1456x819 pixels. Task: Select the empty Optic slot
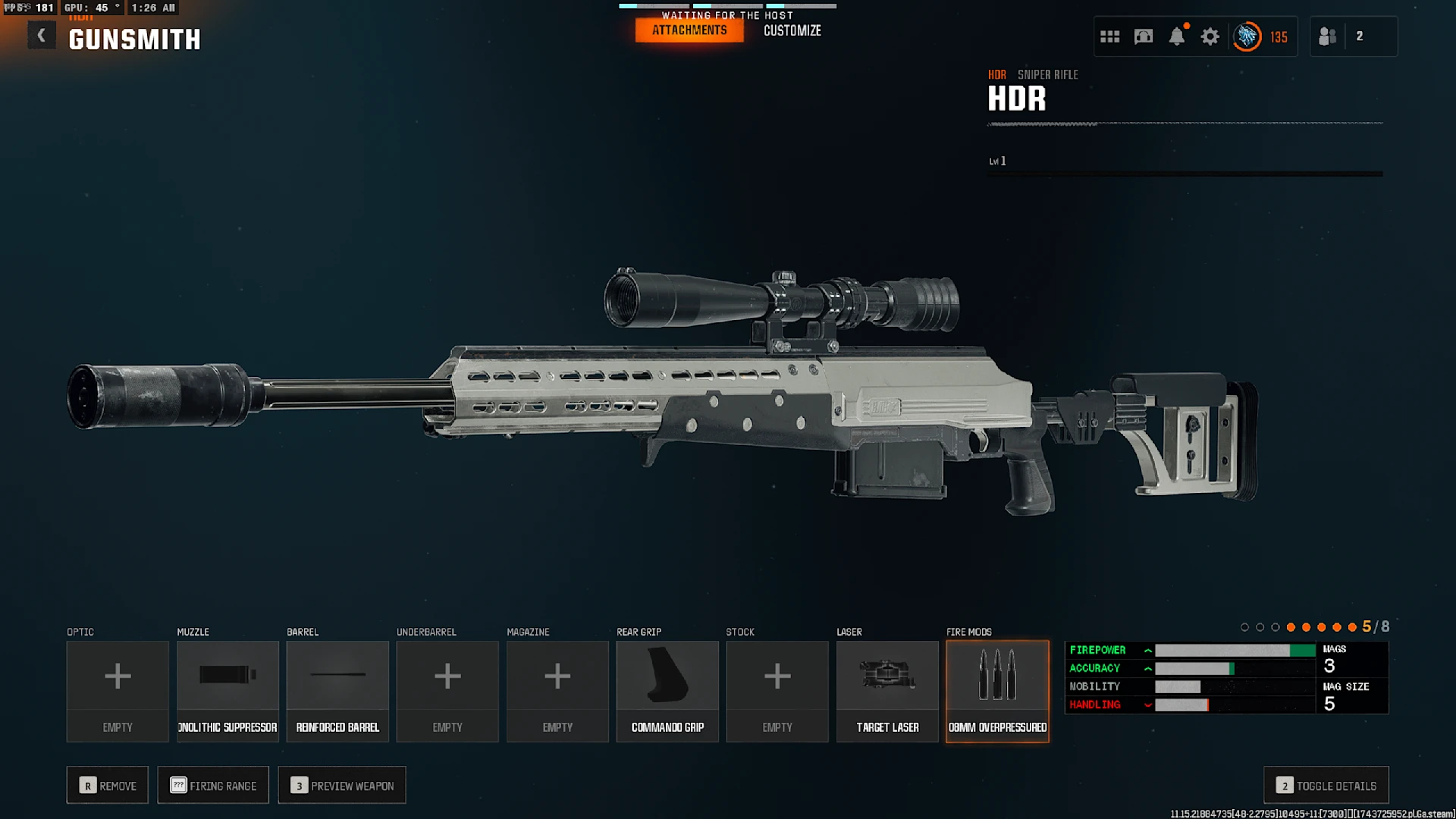118,691
